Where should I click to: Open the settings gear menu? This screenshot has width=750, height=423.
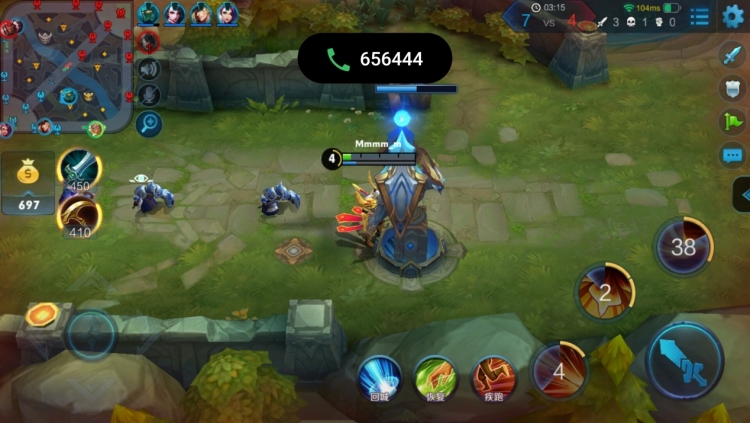733,15
